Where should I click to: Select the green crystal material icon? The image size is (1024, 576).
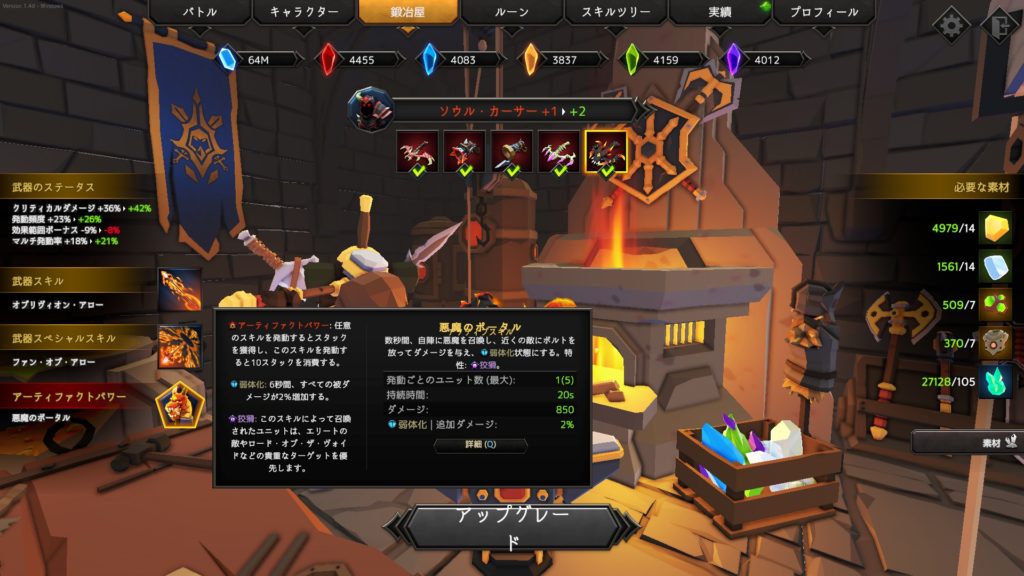[x=993, y=380]
